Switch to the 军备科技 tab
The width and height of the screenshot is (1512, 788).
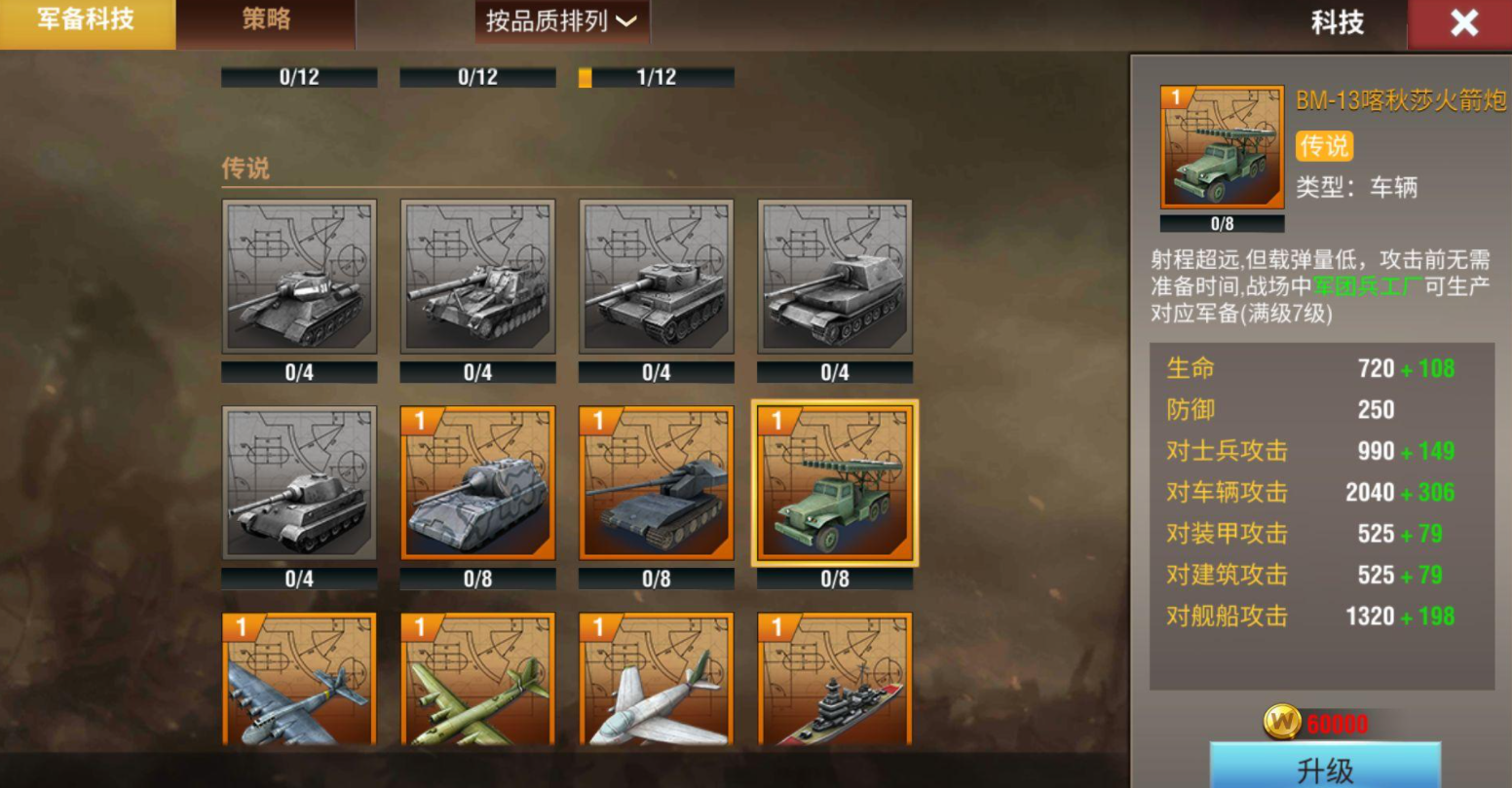coord(87,22)
